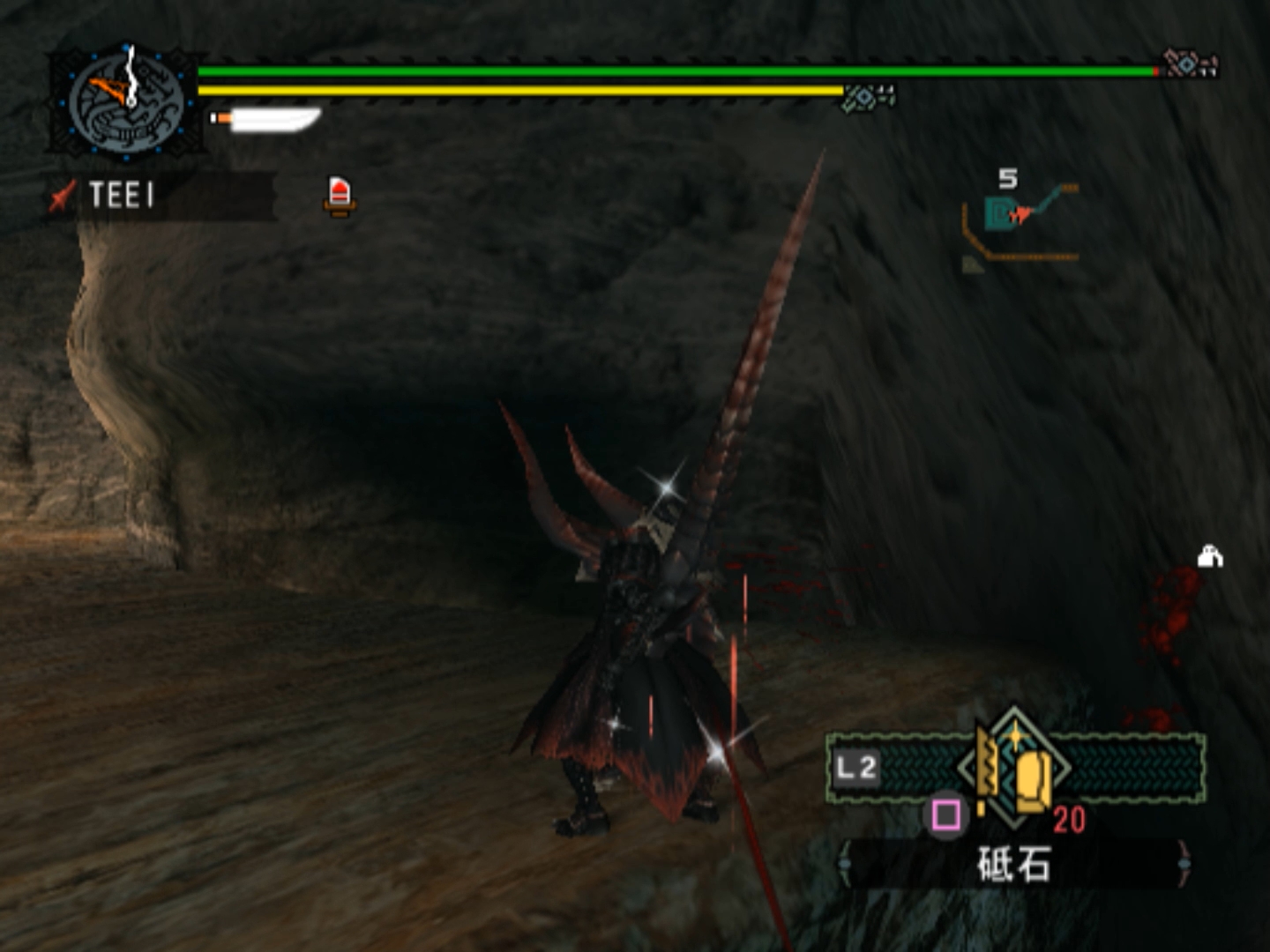1270x952 pixels.
Task: Click the small white icon at the right edge
Action: pos(1210,557)
